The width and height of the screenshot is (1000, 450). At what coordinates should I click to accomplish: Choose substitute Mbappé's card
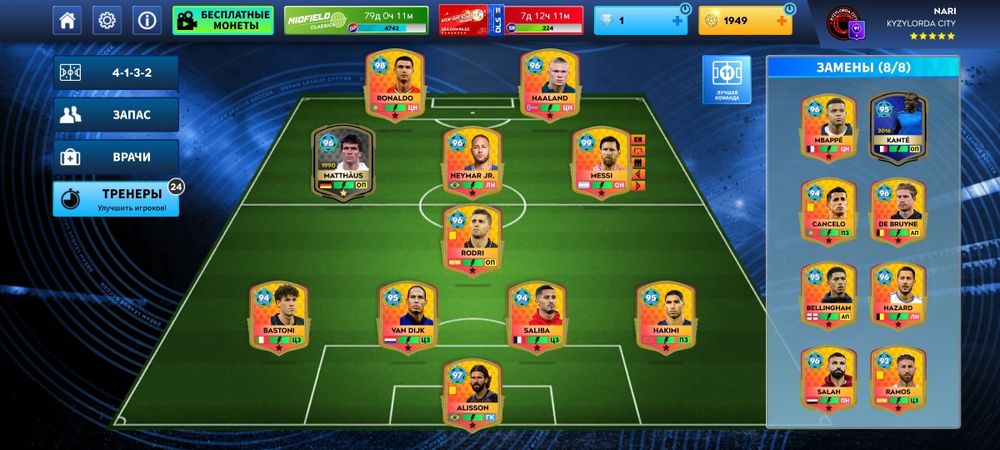tap(829, 128)
